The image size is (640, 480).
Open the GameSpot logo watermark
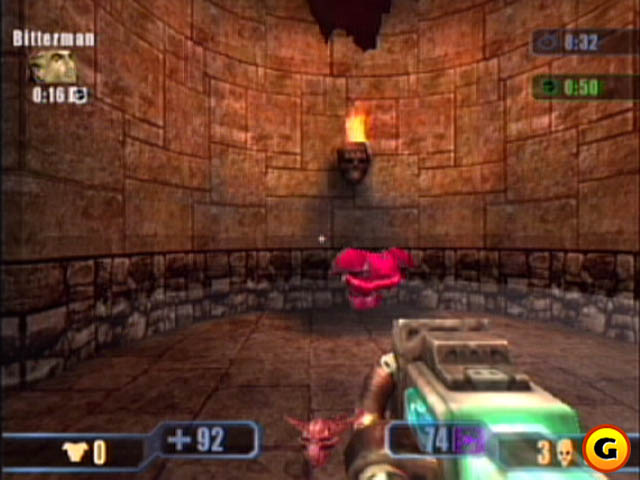pyautogui.click(x=605, y=445)
